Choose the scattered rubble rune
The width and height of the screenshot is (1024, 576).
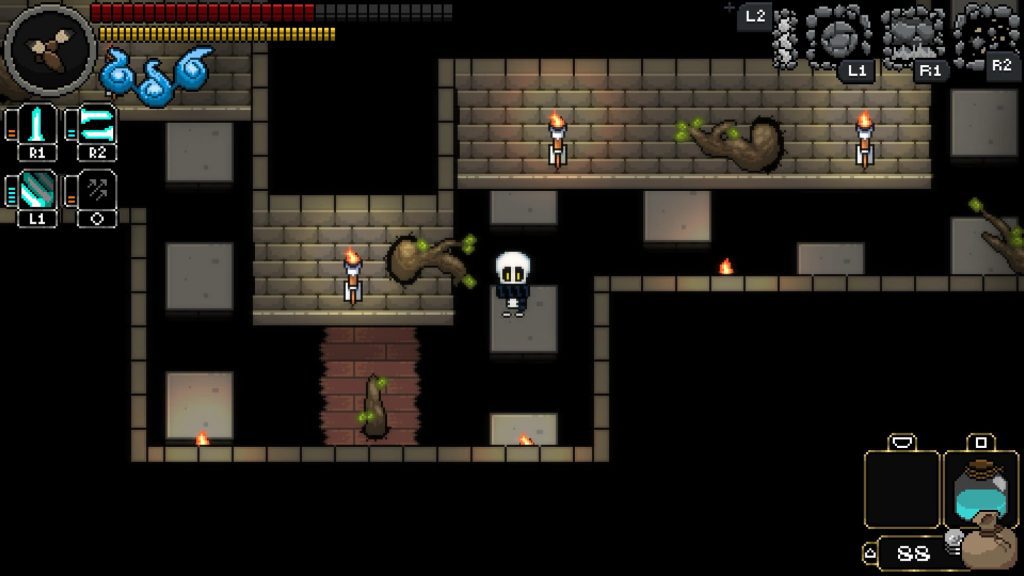pyautogui.click(x=984, y=34)
